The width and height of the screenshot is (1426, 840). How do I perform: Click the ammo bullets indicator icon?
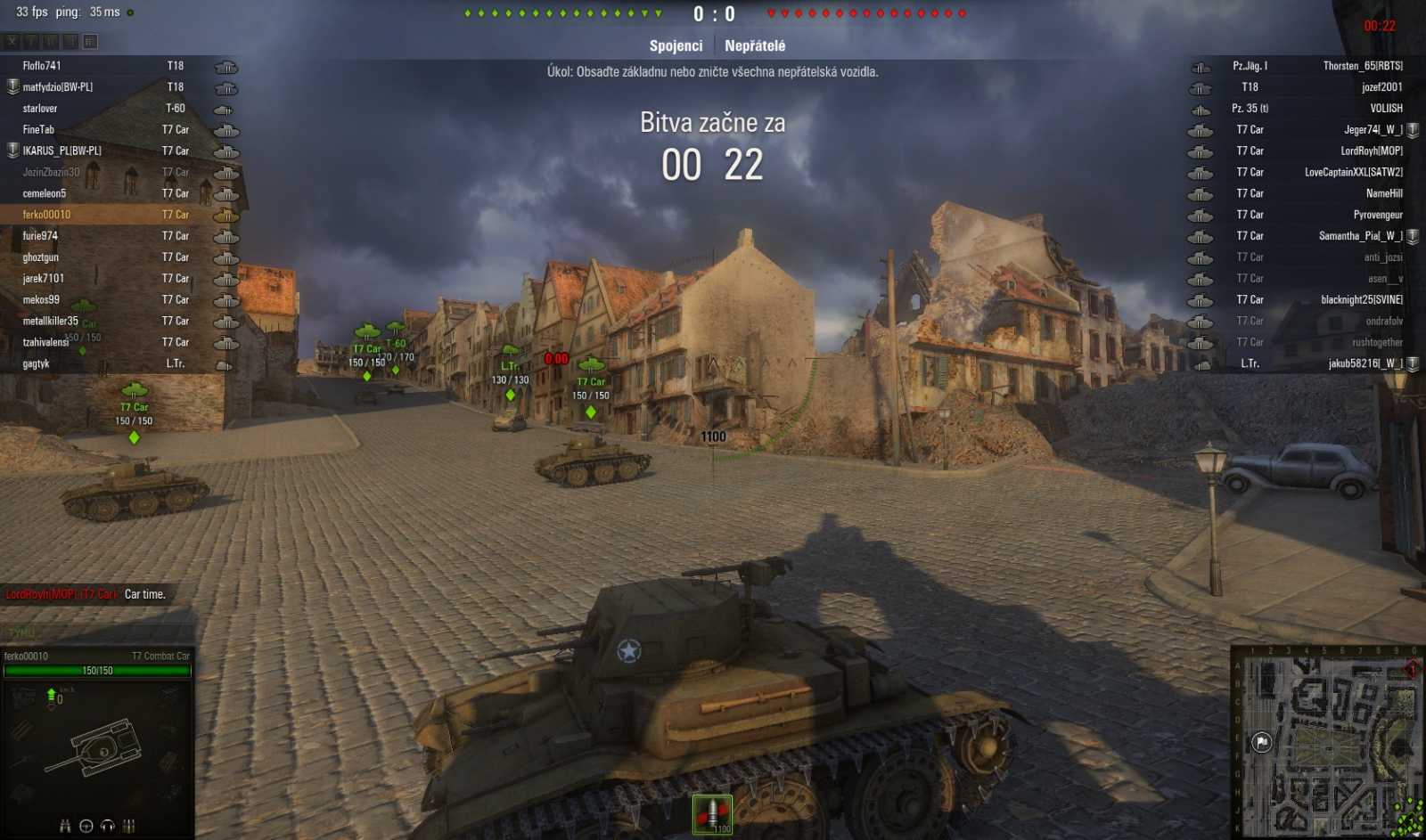tap(127, 824)
